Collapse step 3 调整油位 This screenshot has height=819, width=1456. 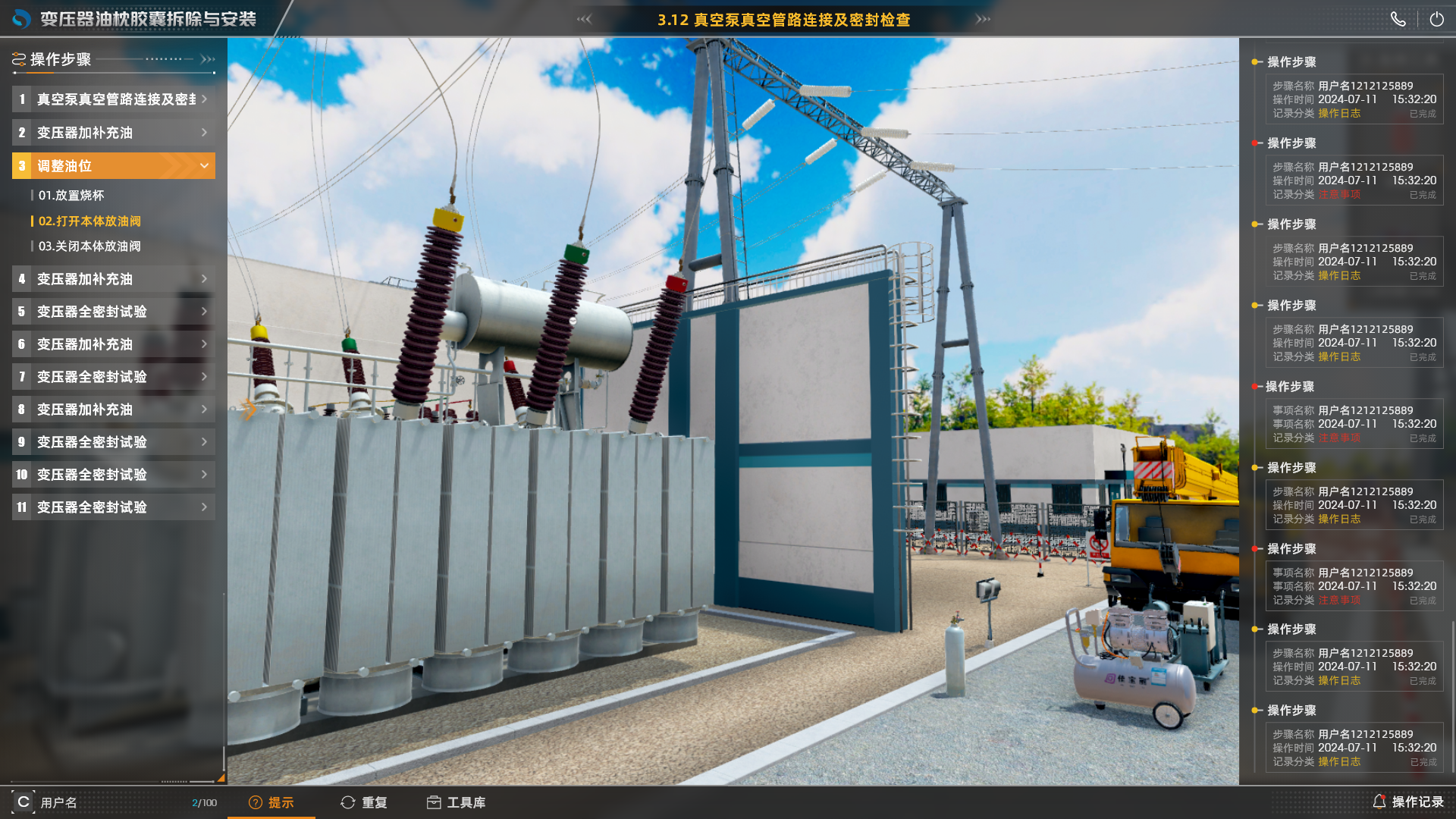coord(203,166)
